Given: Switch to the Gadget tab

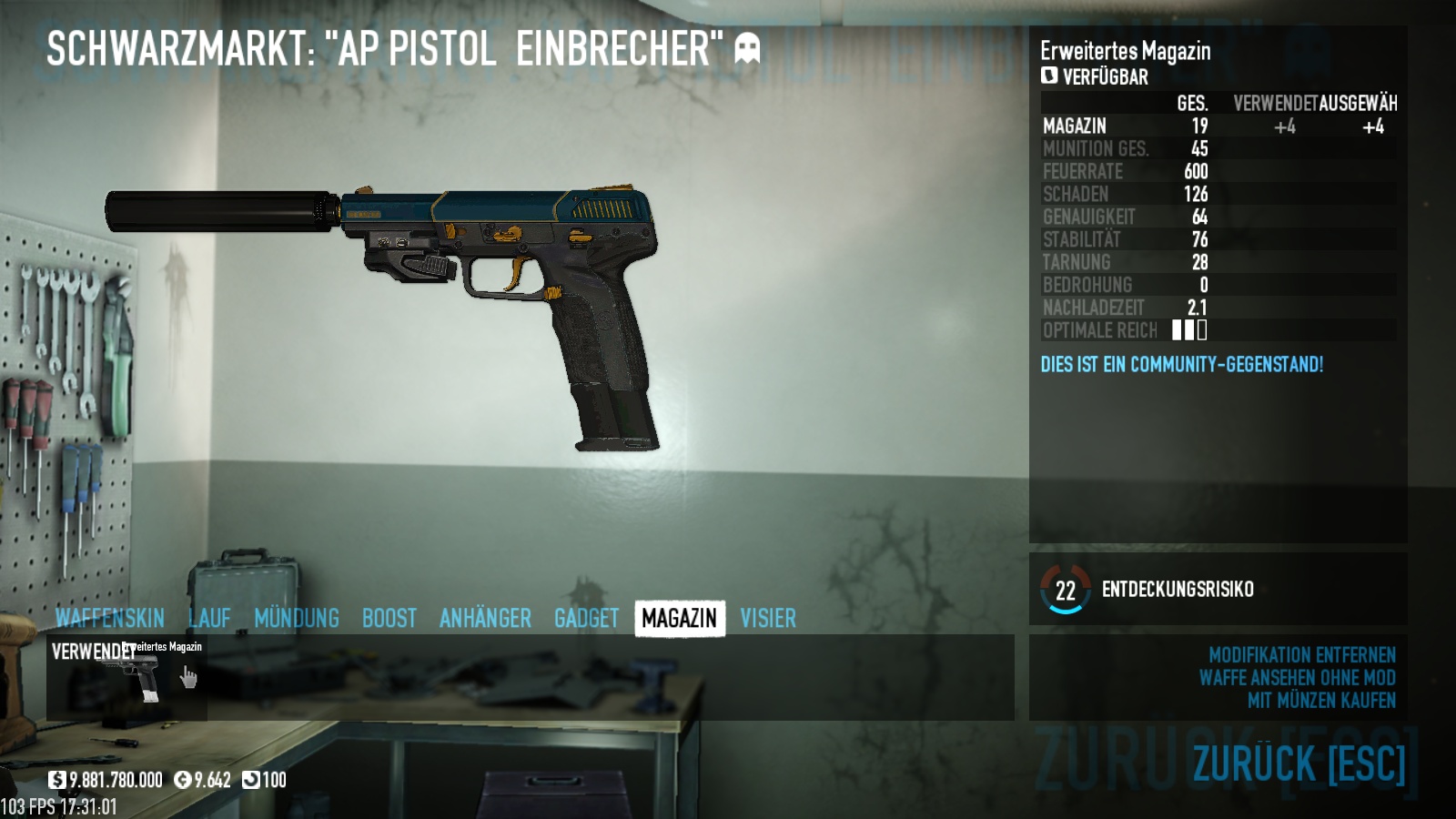Looking at the screenshot, I should point(586,619).
